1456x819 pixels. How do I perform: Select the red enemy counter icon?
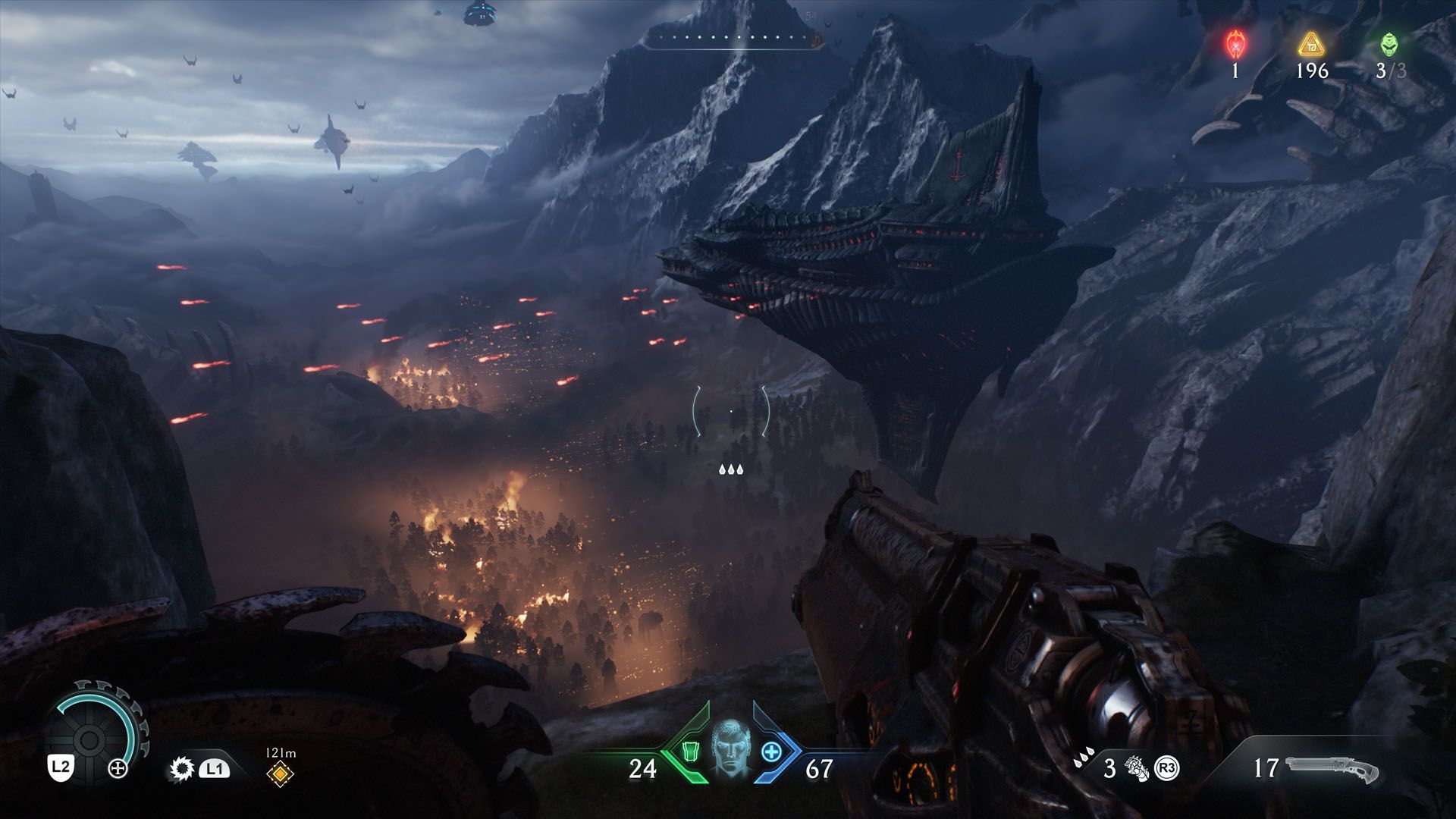point(1234,45)
